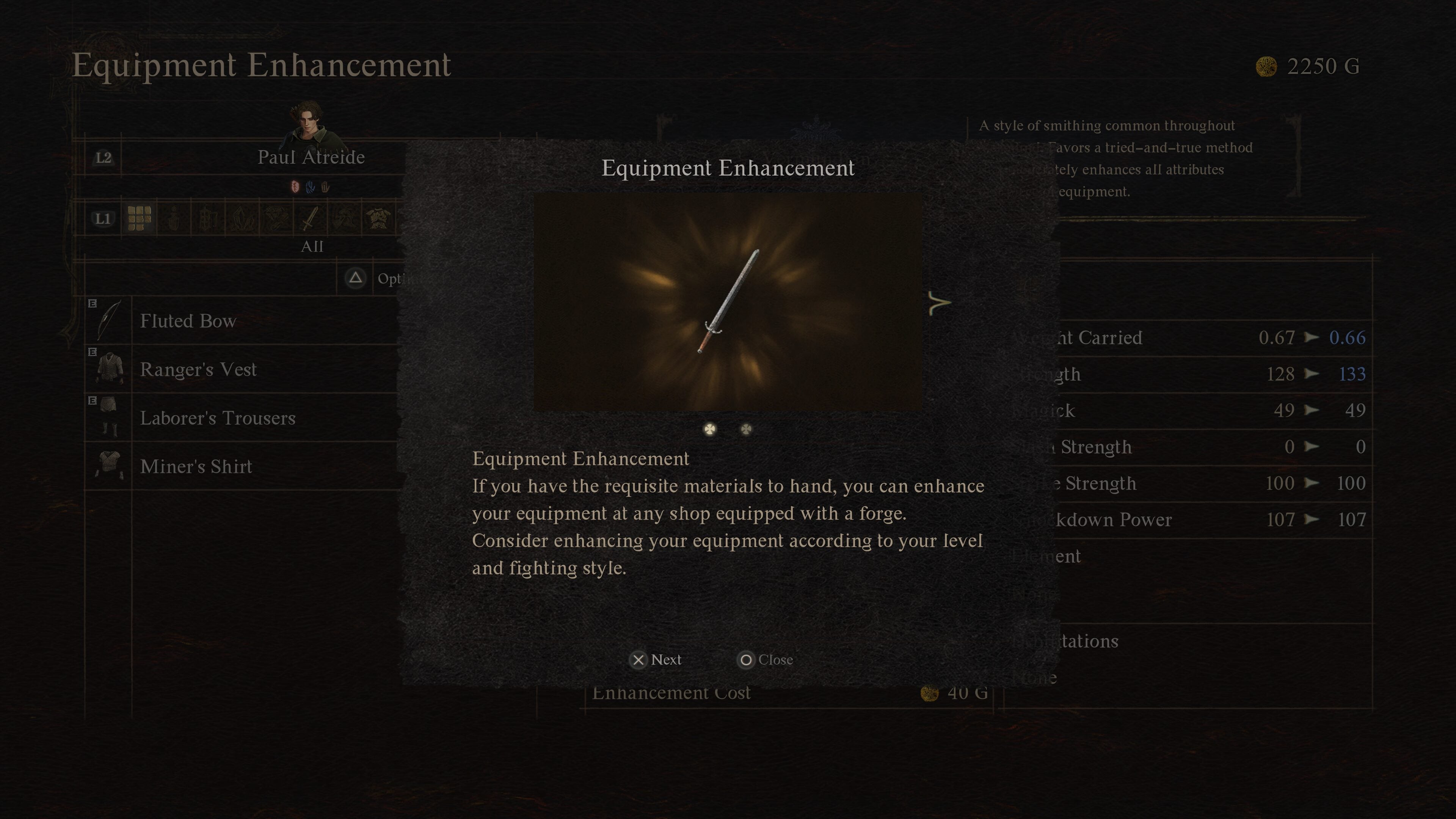Screen dimensions: 1456x819
Task: Click the right arrow beside the sword image
Action: 940,303
